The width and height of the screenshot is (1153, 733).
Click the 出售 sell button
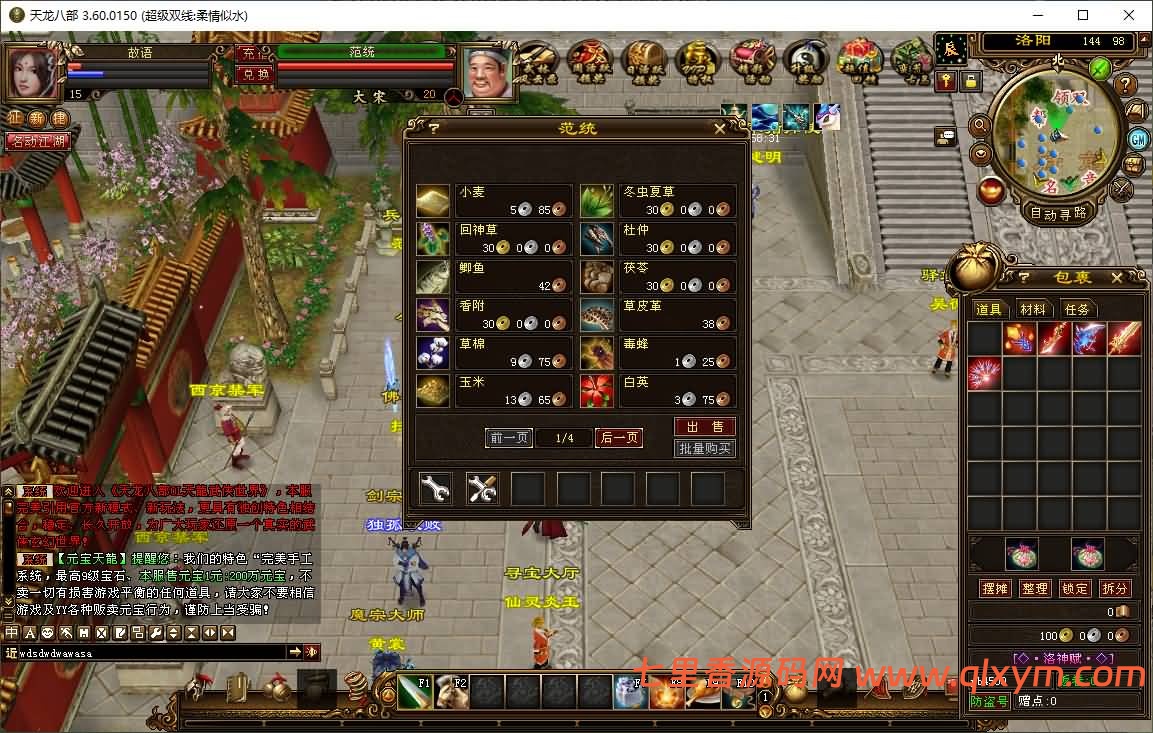pos(705,427)
